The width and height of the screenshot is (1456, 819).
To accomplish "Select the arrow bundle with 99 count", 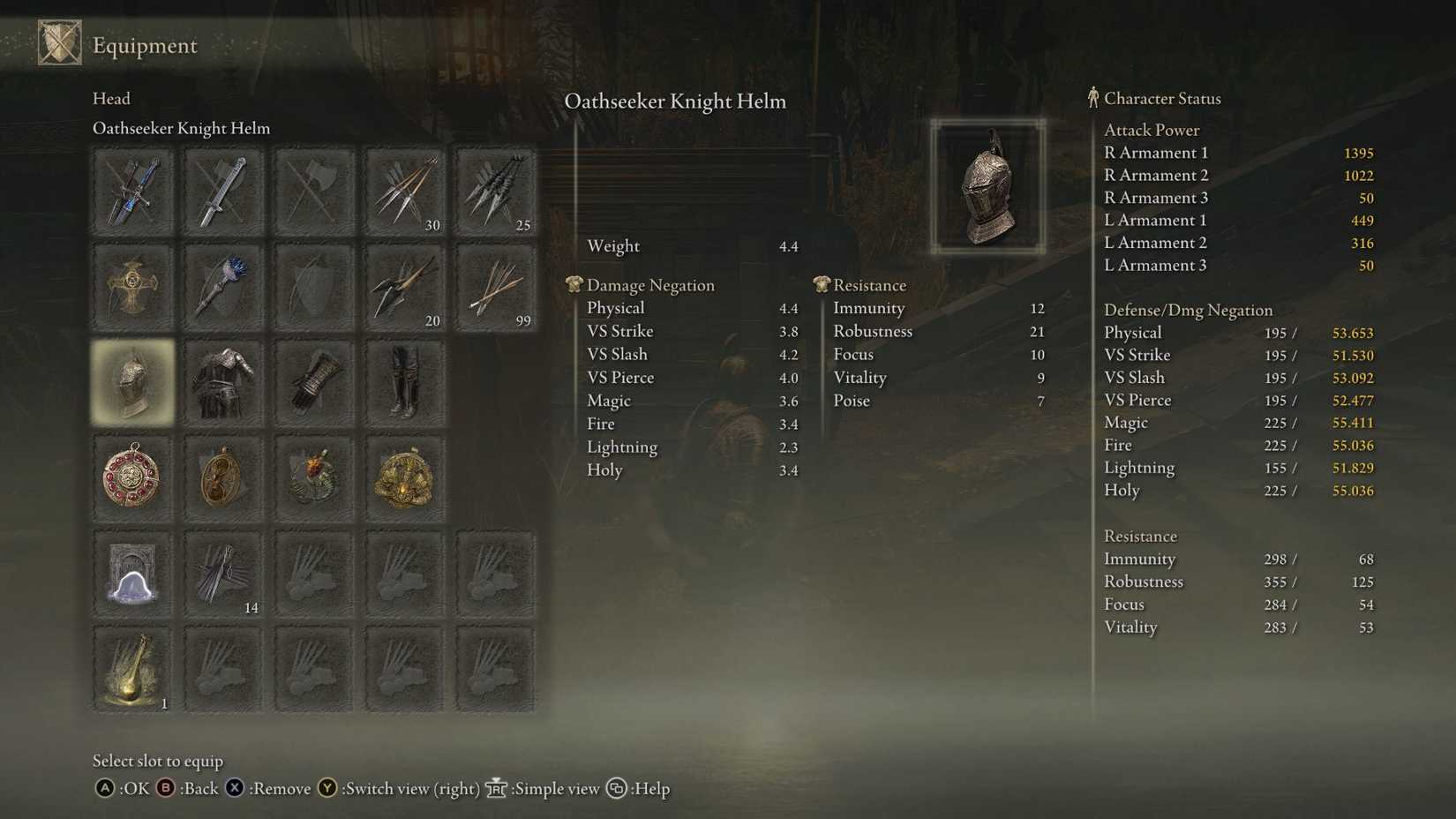I will tap(494, 287).
